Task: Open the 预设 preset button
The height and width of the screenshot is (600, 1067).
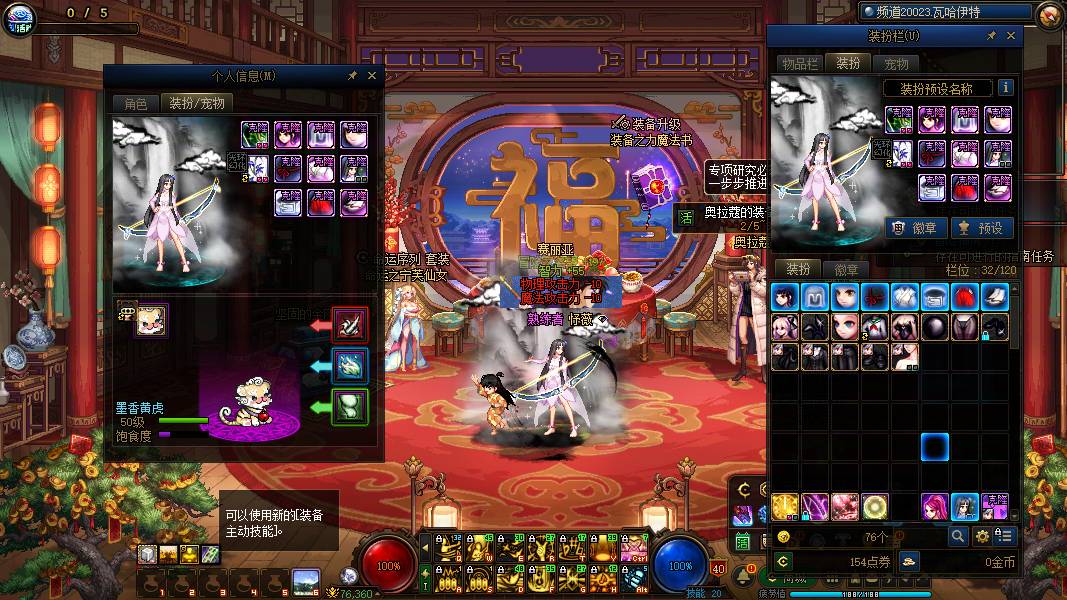Action: [981, 228]
